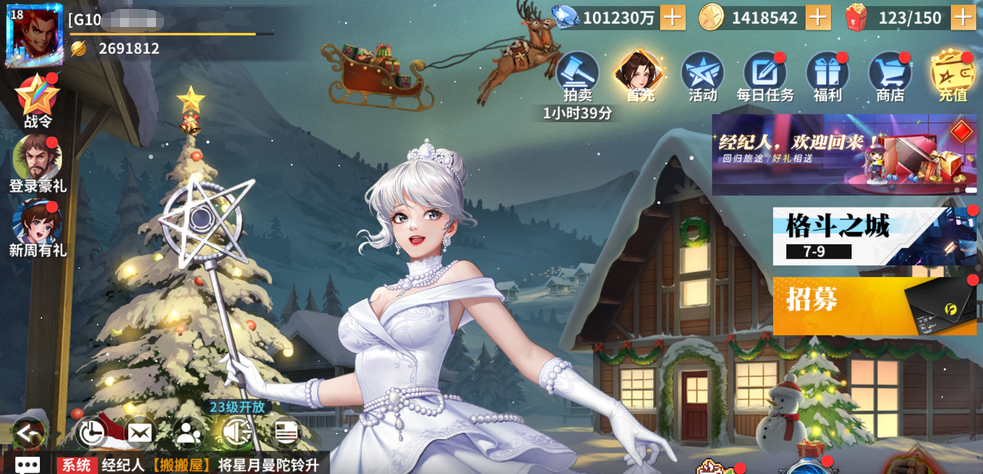Screen dimensions: 983x474
Task: Open the 活动 events menu
Action: pos(702,75)
